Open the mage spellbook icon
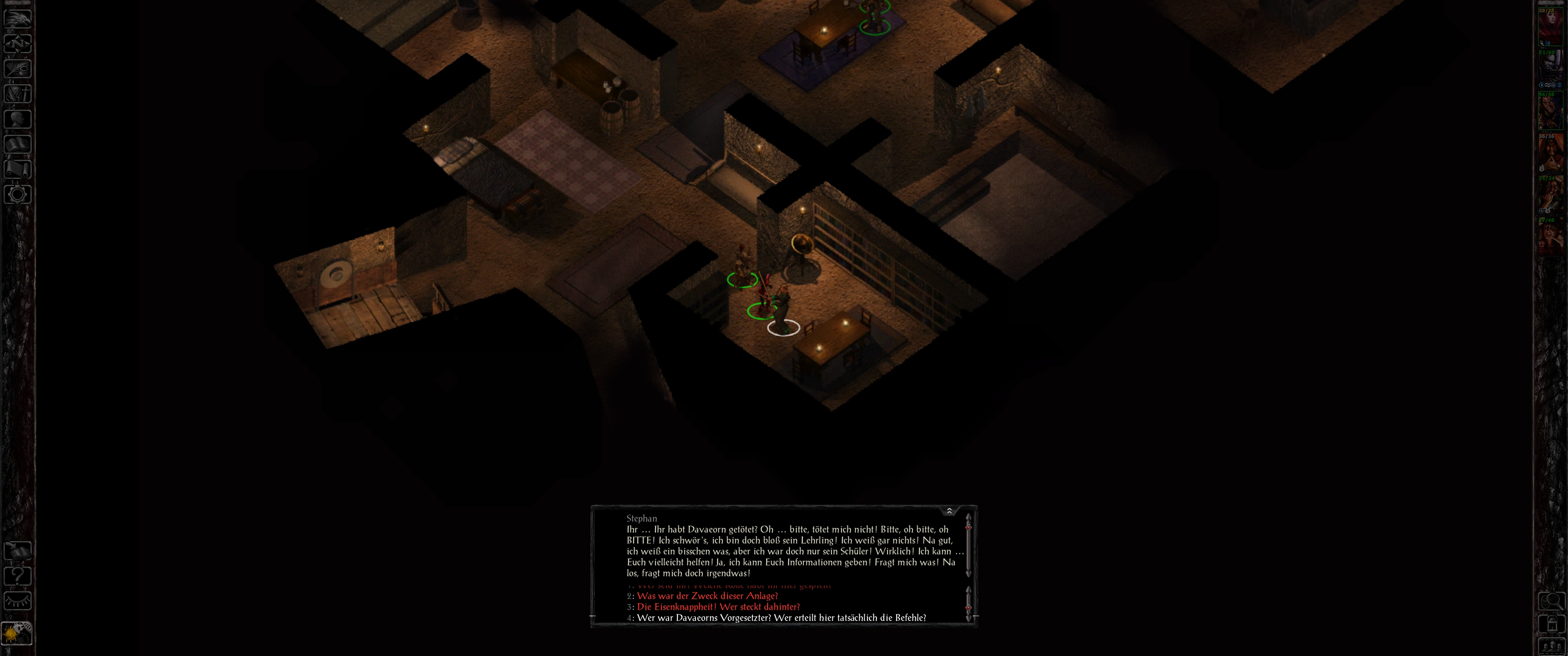The width and height of the screenshot is (1568, 656). tap(18, 144)
